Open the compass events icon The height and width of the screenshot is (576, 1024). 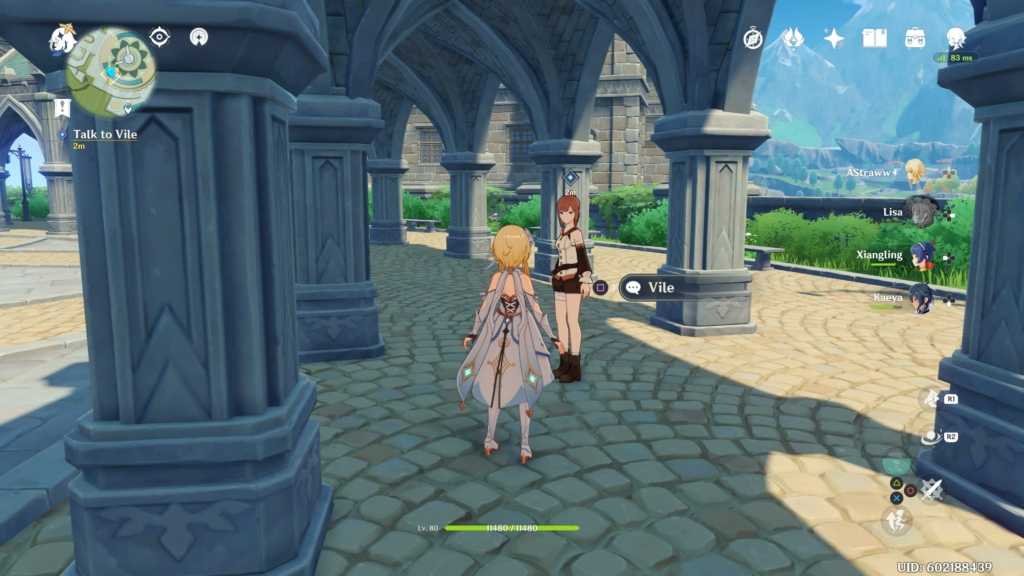(753, 38)
